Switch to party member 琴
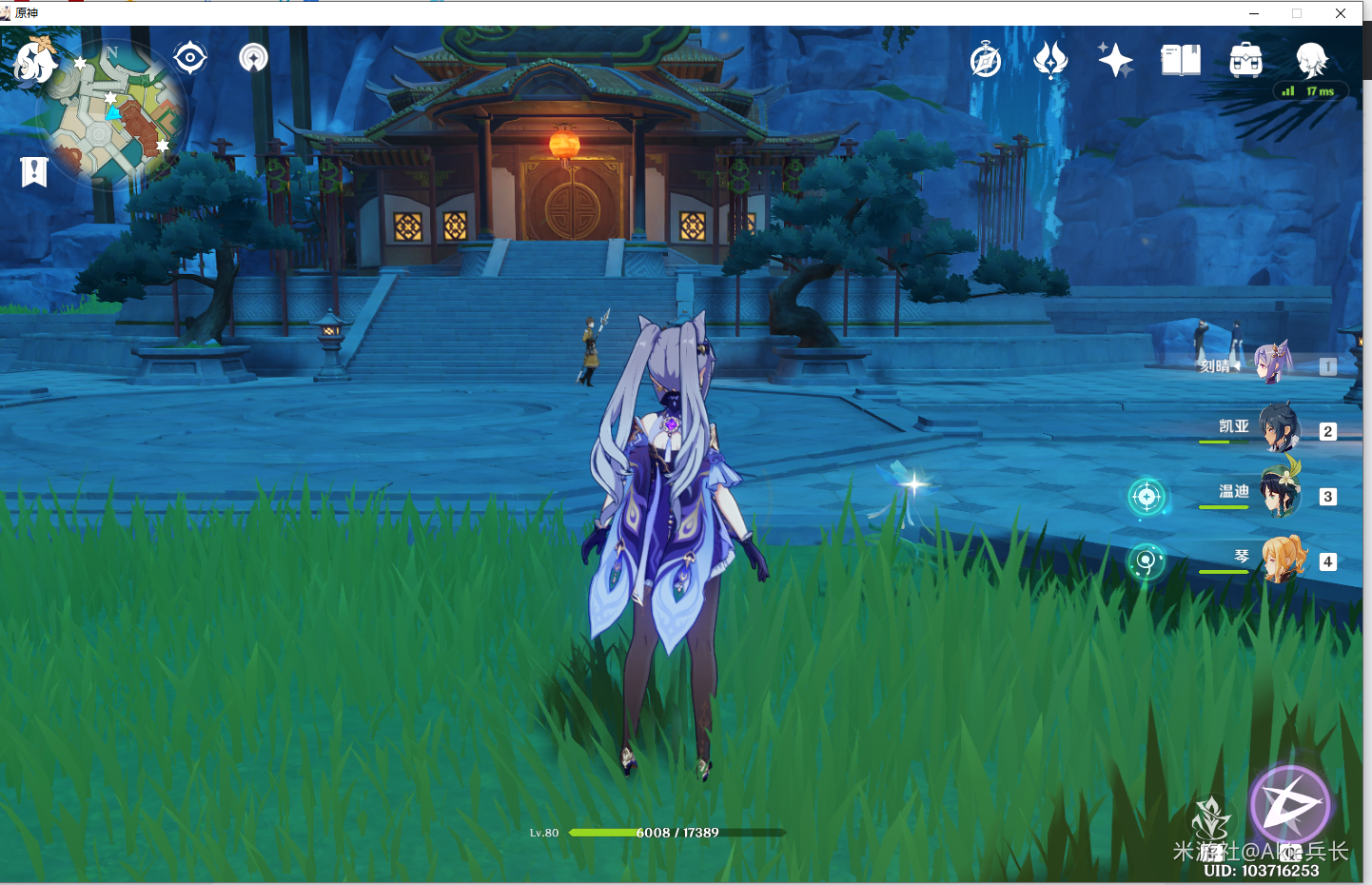 pyautogui.click(x=1283, y=559)
